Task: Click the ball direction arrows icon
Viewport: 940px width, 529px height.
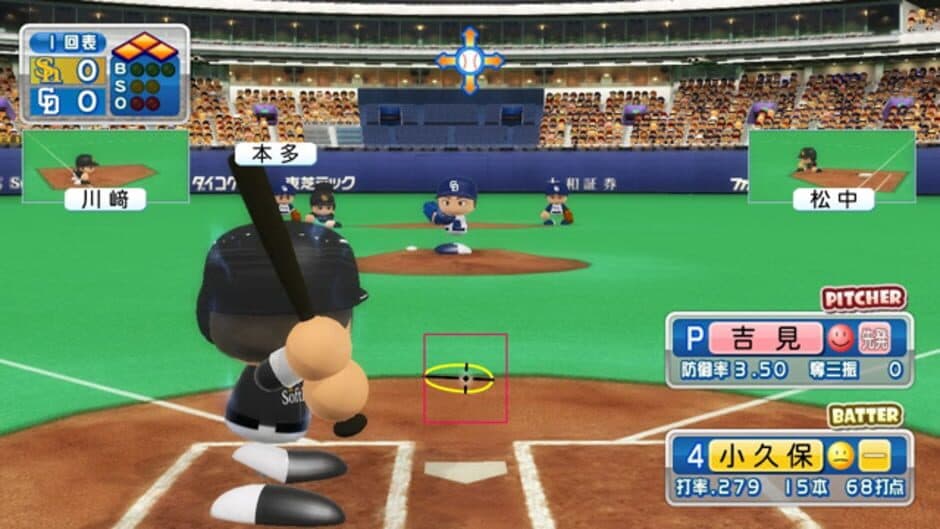Action: pyautogui.click(x=470, y=61)
